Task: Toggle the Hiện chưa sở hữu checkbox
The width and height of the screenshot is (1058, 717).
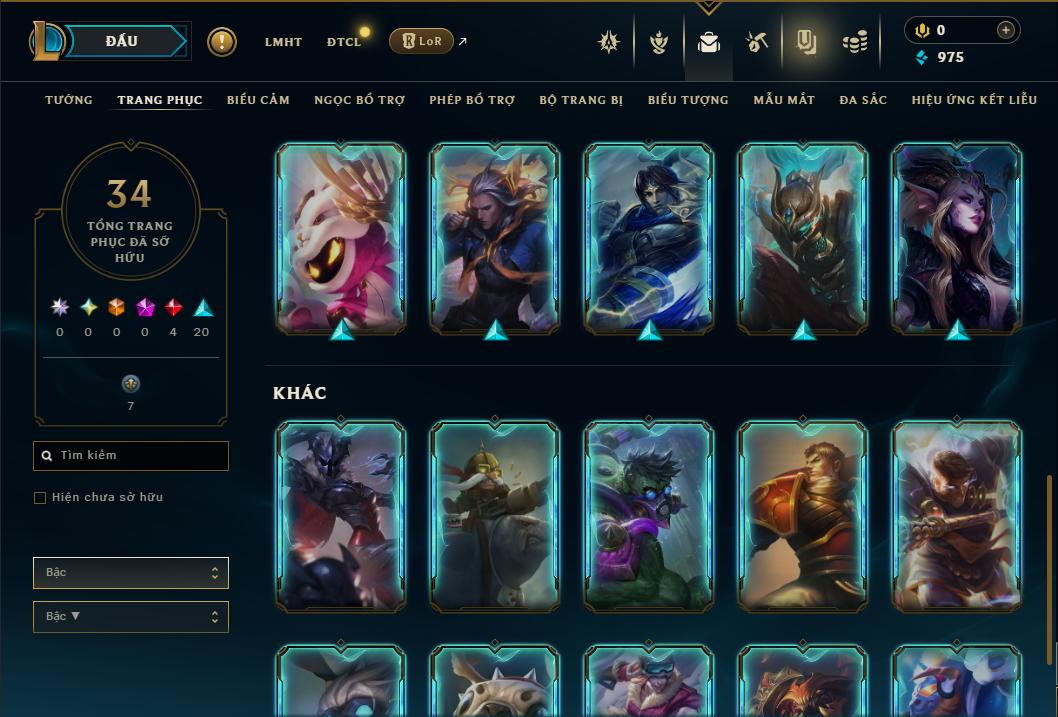Action: [40, 498]
